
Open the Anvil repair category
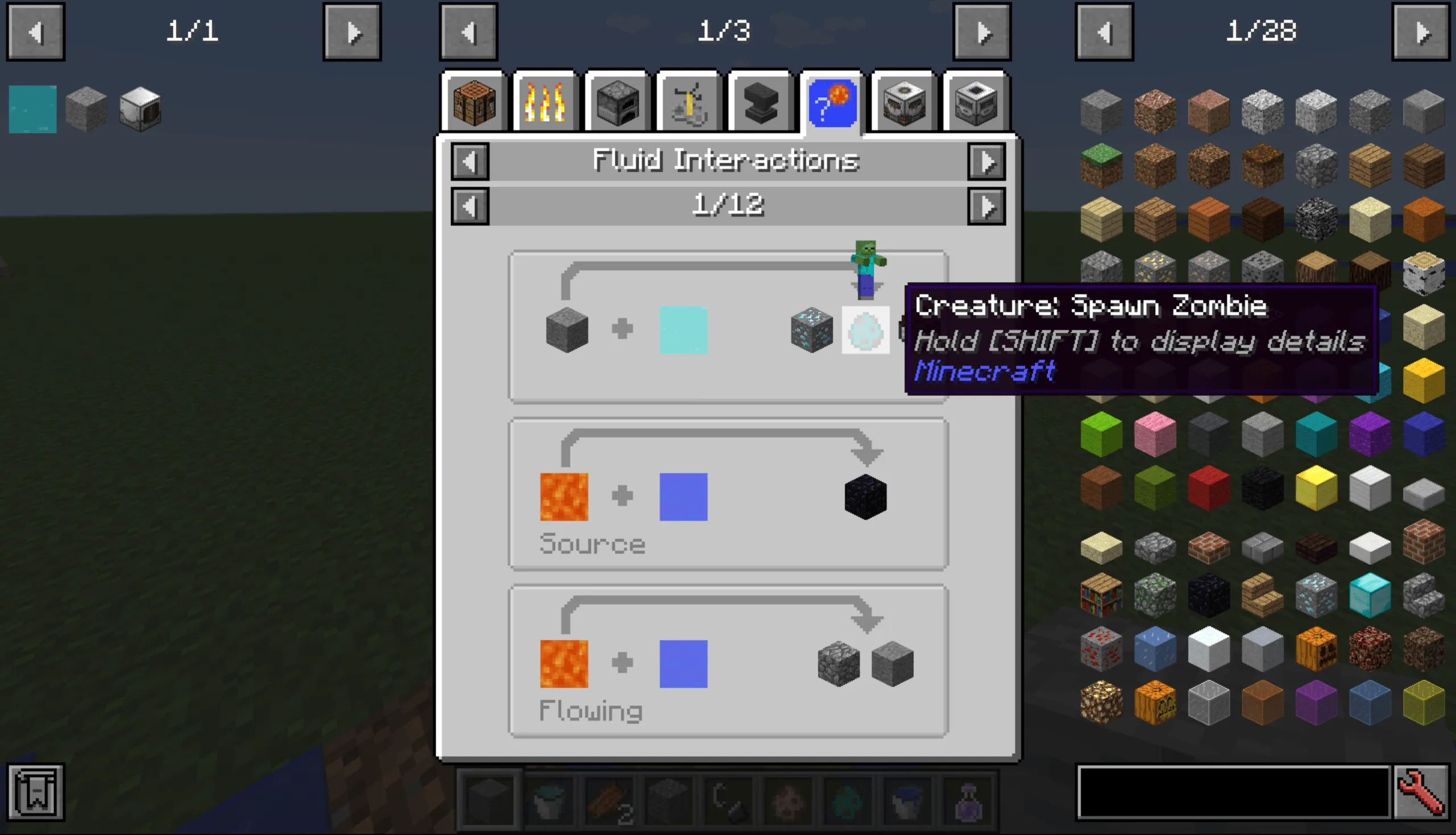pos(760,102)
